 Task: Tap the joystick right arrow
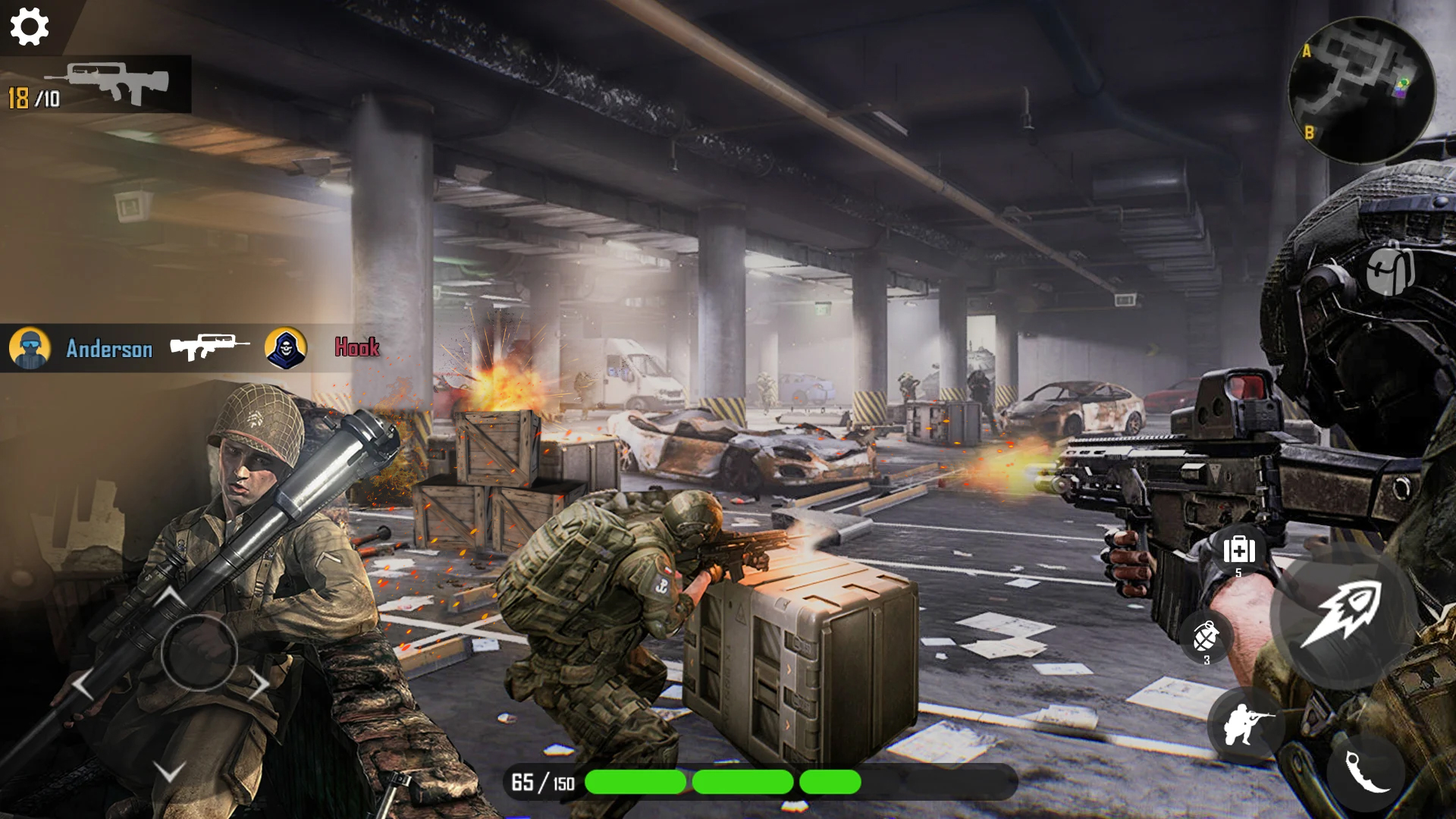[x=259, y=685]
